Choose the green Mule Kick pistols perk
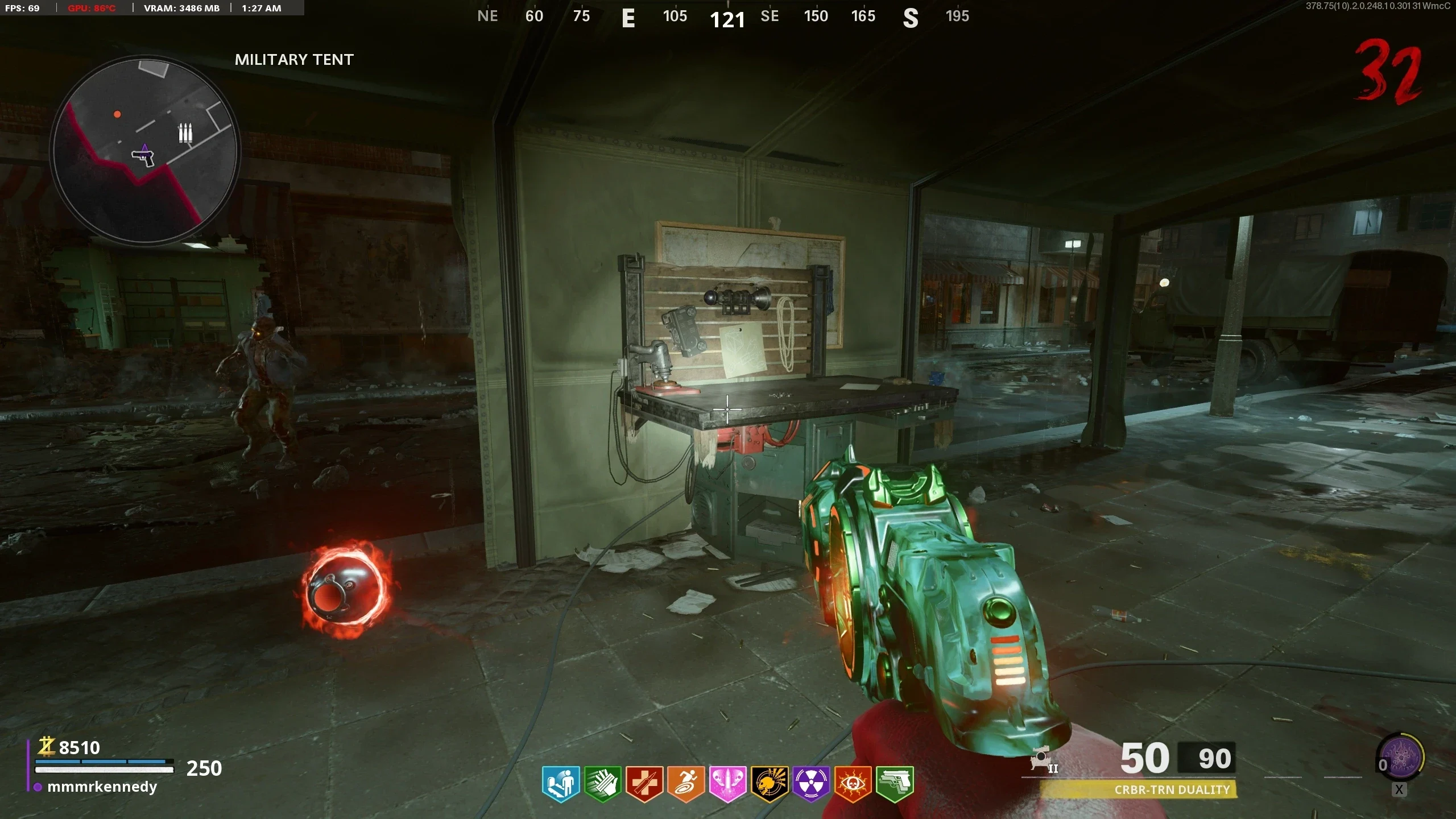 click(x=895, y=784)
